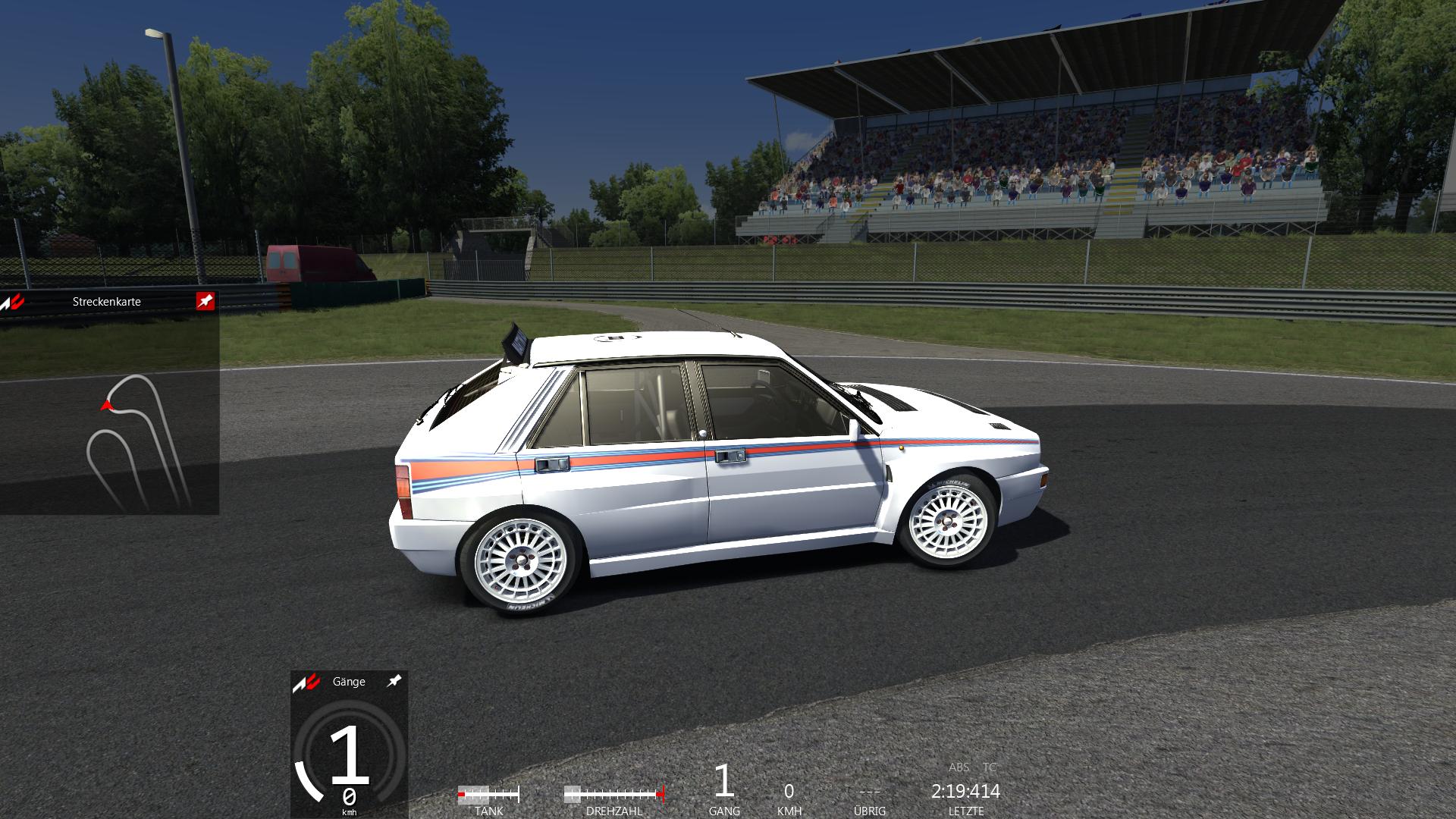This screenshot has width=1456, height=819.
Task: Toggle the pin on the Streckenkarte widget
Action: (x=205, y=301)
